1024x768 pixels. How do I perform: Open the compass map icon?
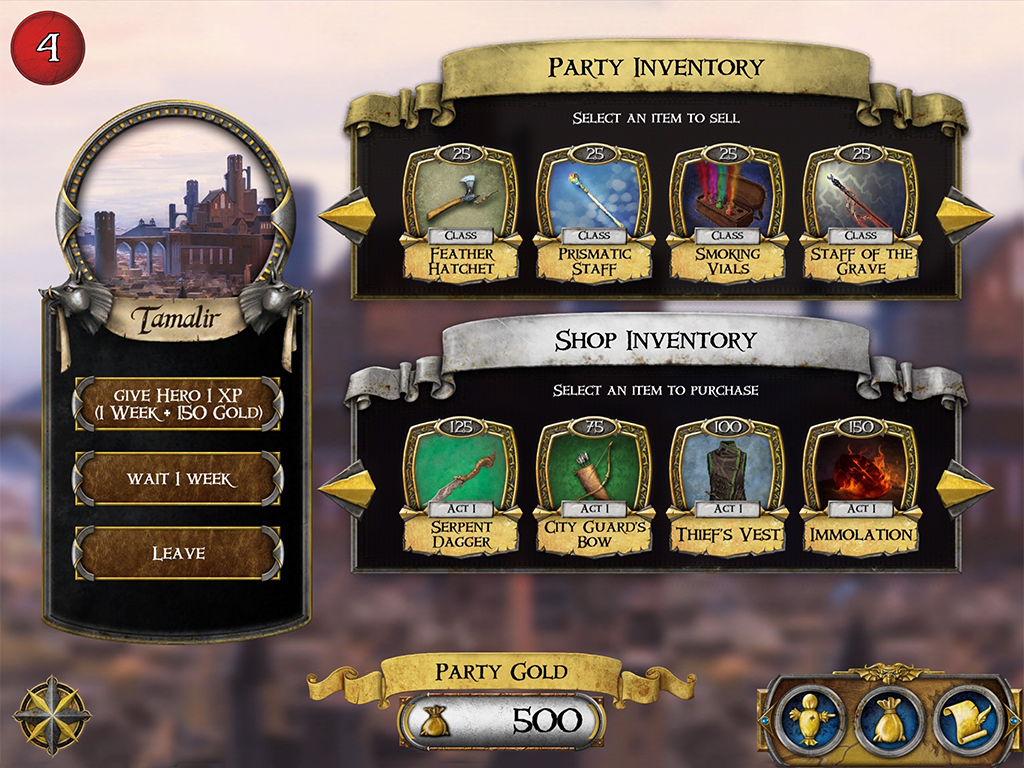tap(52, 715)
